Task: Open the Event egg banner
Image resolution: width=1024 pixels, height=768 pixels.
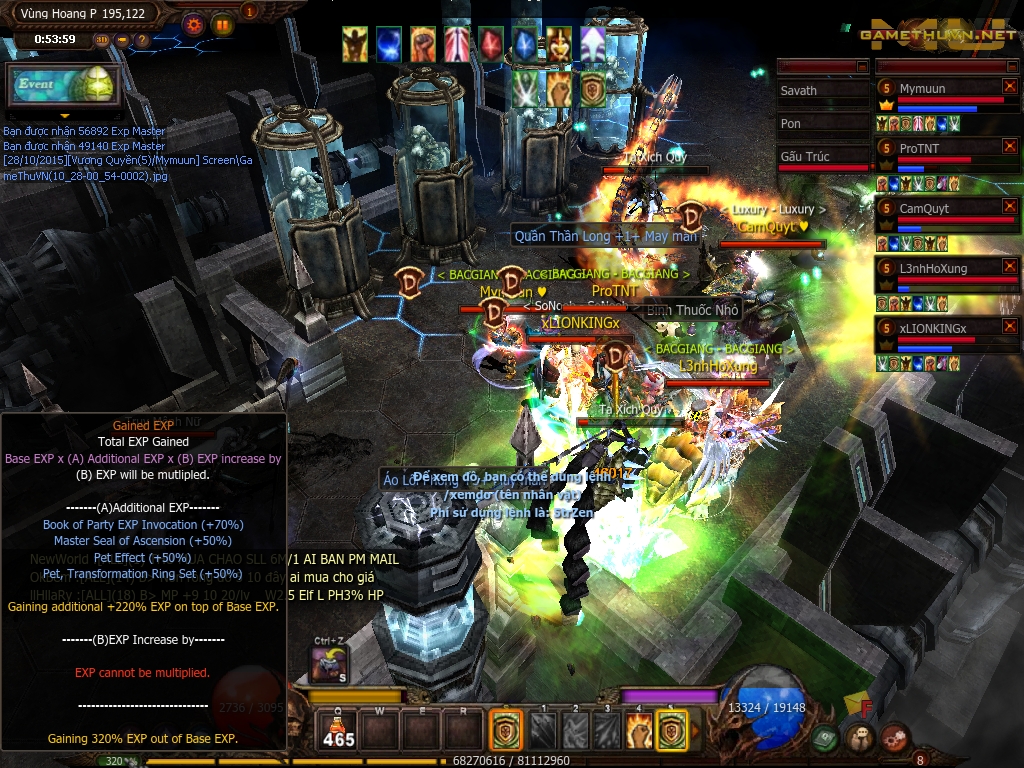Action: (63, 85)
